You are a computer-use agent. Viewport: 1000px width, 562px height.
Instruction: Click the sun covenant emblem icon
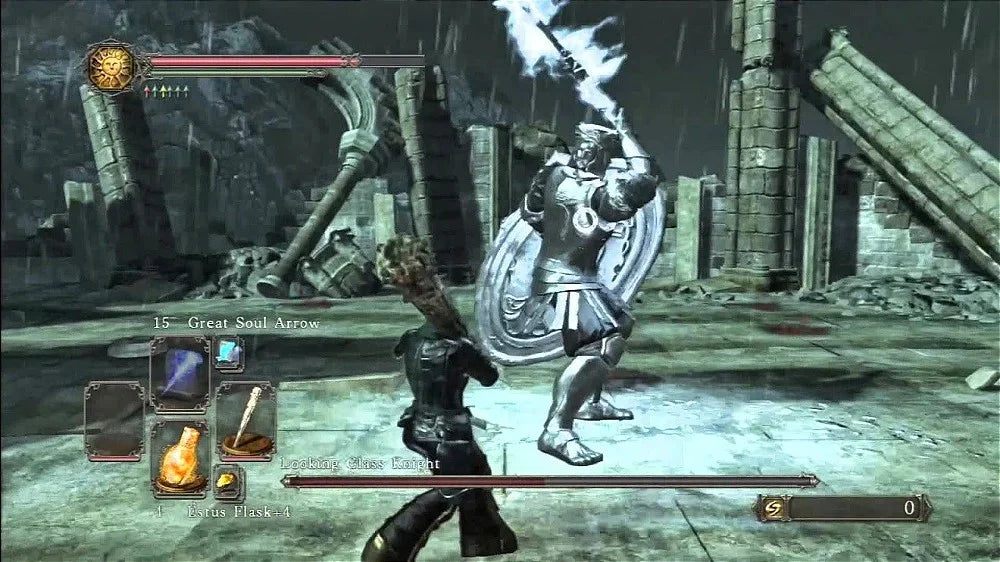[110, 68]
